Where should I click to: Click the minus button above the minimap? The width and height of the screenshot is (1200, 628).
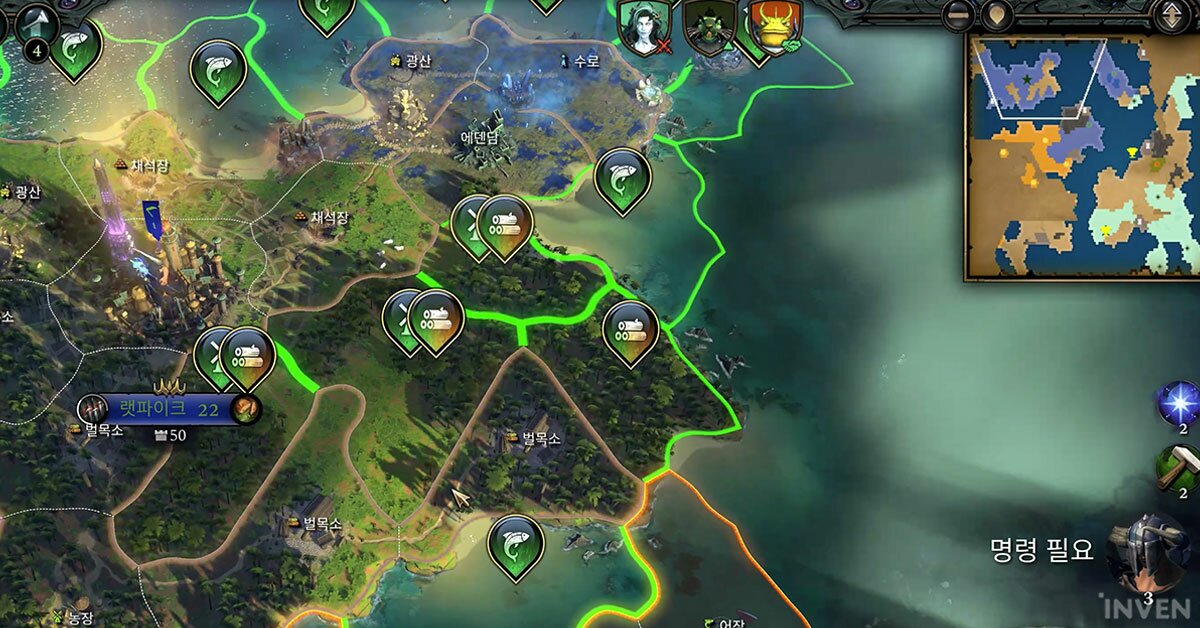click(x=958, y=15)
